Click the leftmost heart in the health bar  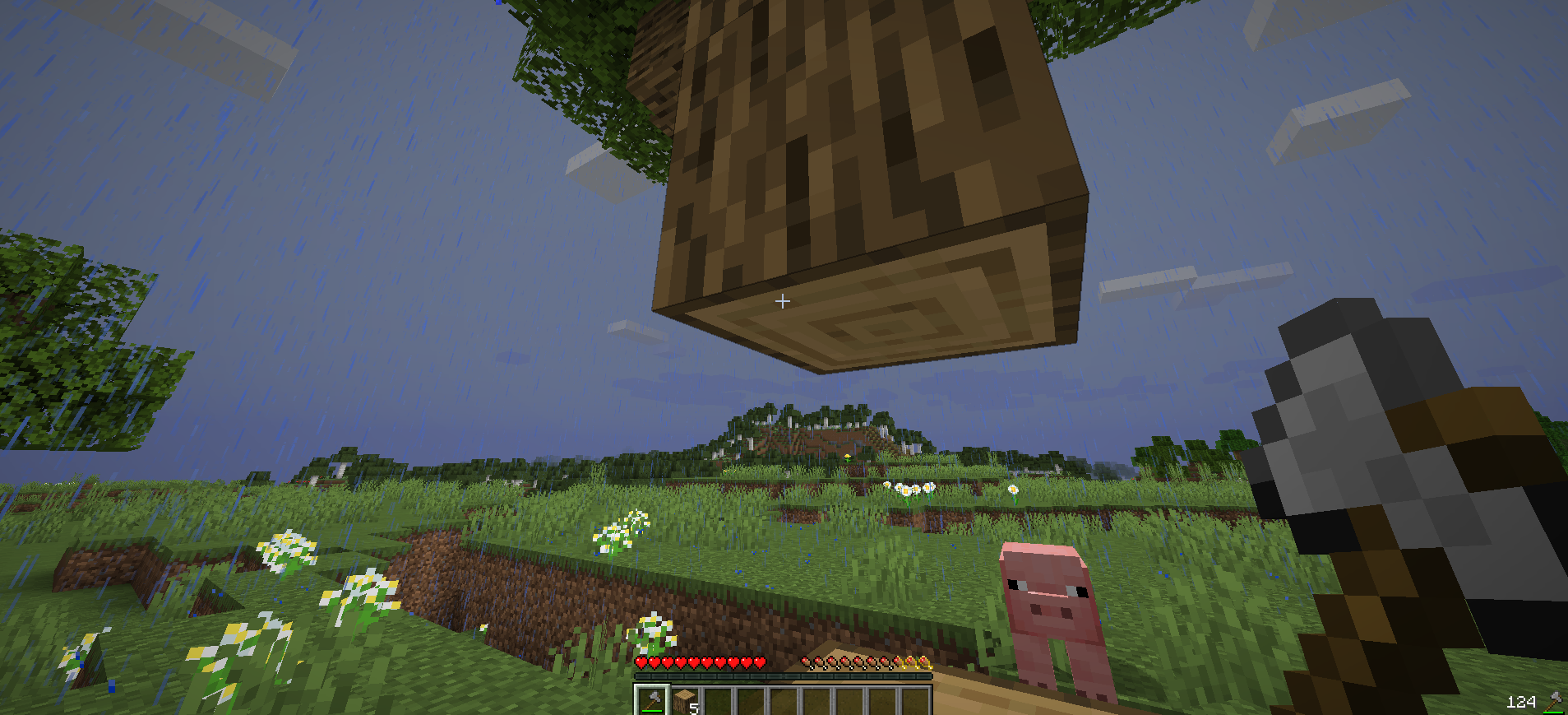pyautogui.click(x=641, y=663)
